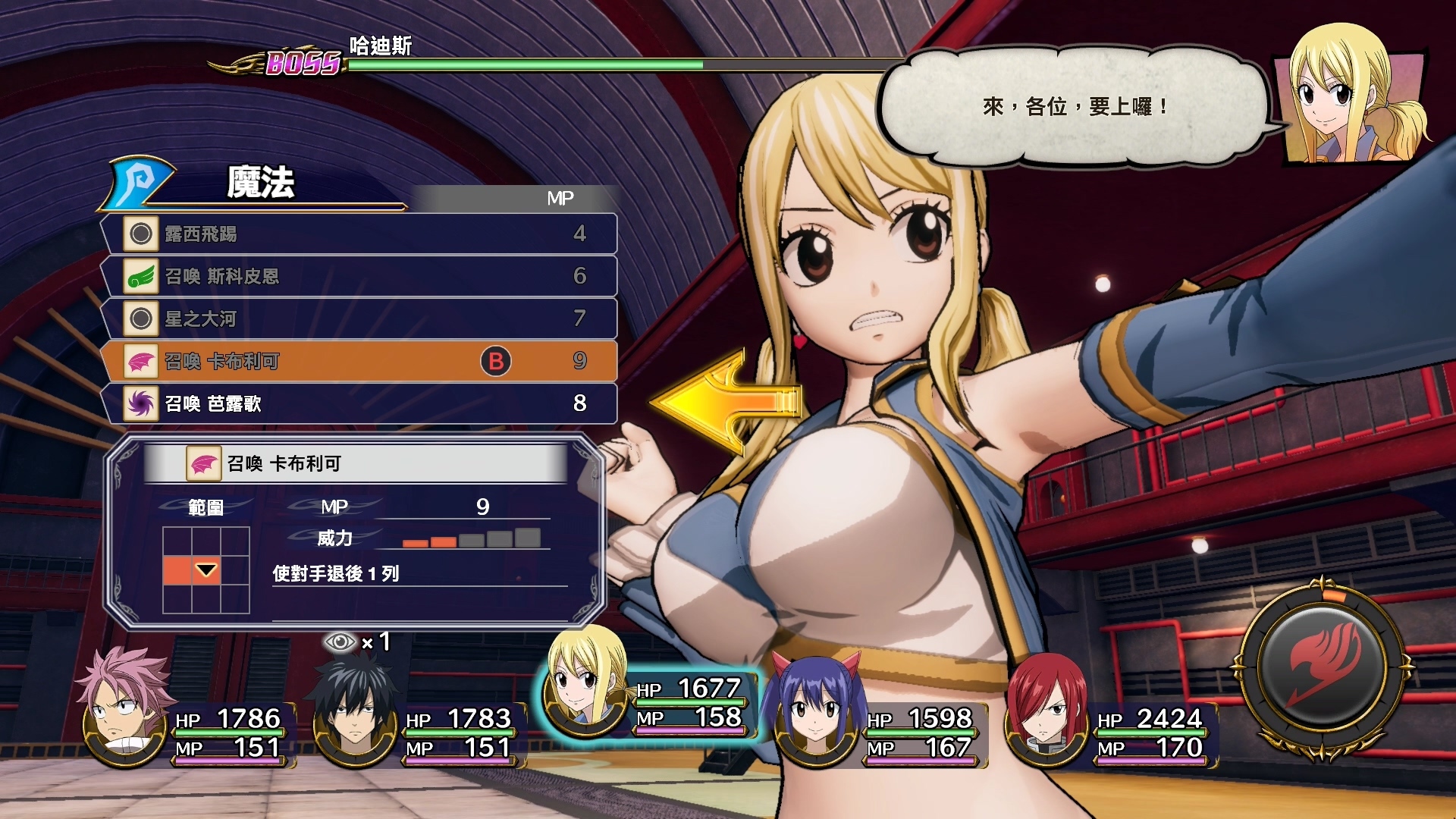Image resolution: width=1456 pixels, height=819 pixels.
Task: Select the 星之大河 magic row
Action: click(358, 318)
